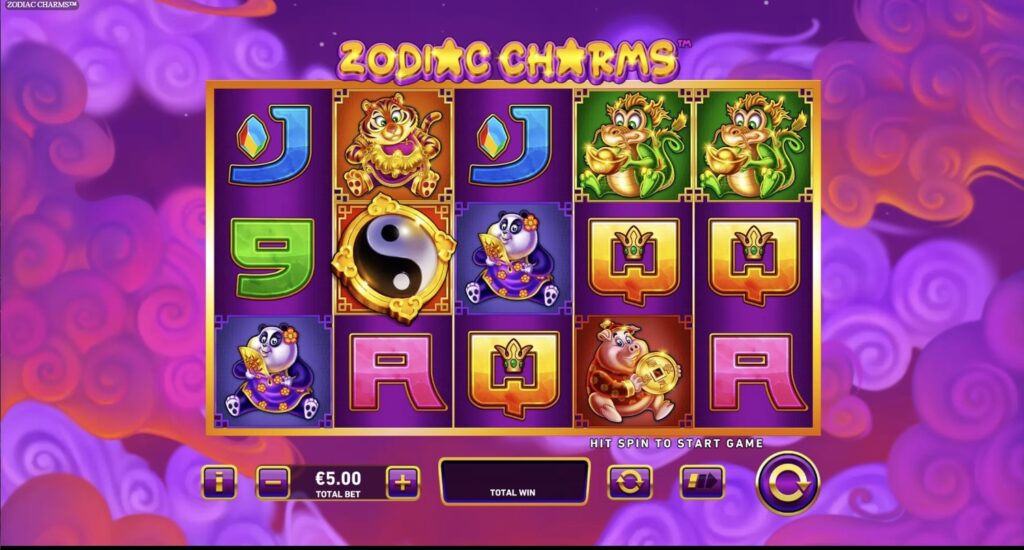This screenshot has height=550, width=1024.
Task: Open the autoplay options
Action: (x=629, y=483)
